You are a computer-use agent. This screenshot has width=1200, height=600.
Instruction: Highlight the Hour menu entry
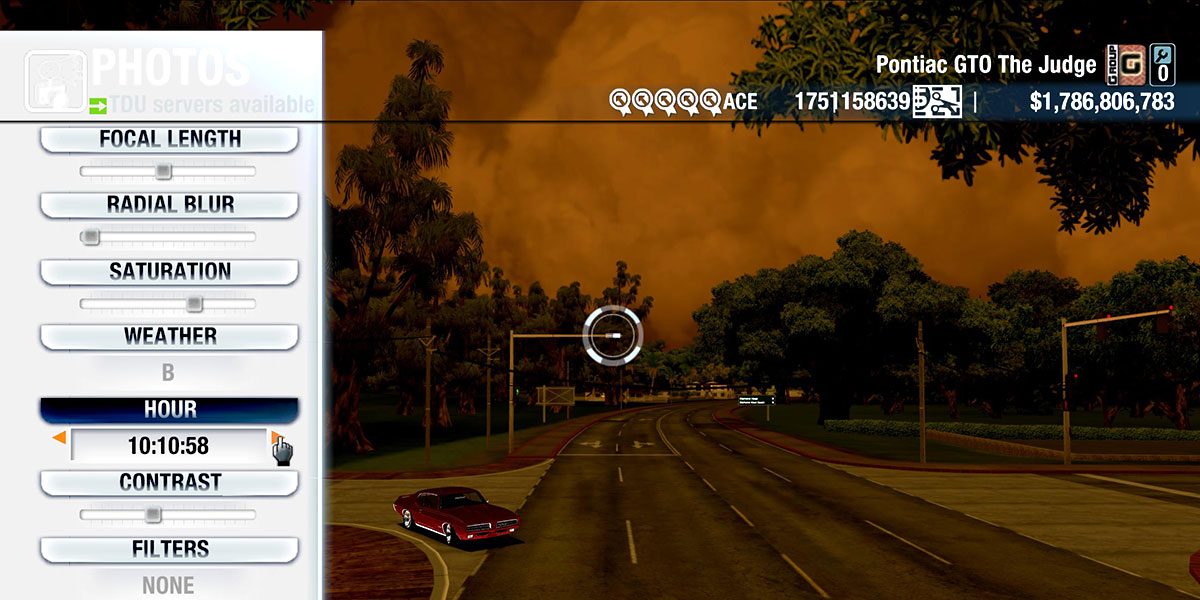pos(169,410)
